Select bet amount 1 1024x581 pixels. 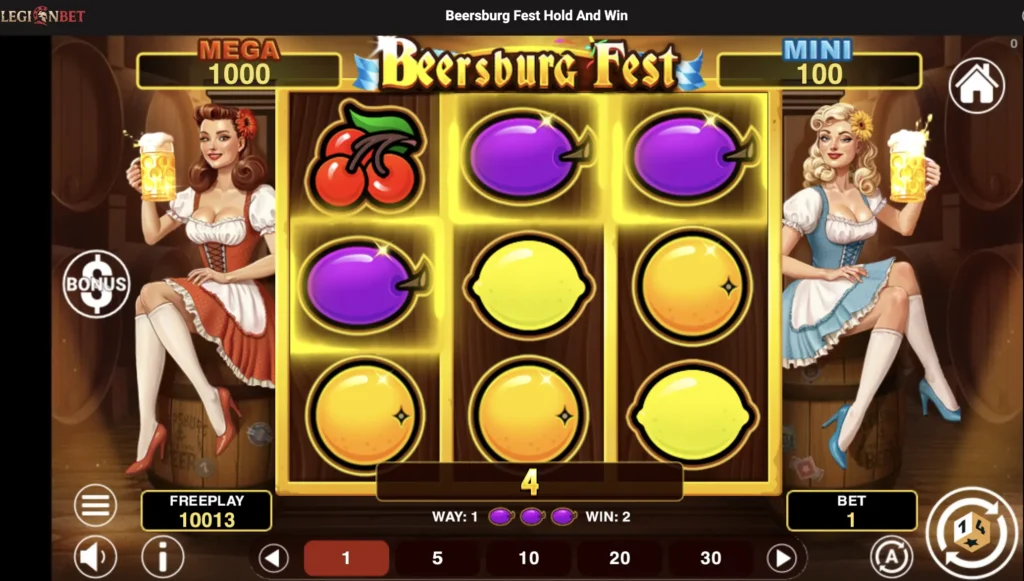[x=346, y=558]
